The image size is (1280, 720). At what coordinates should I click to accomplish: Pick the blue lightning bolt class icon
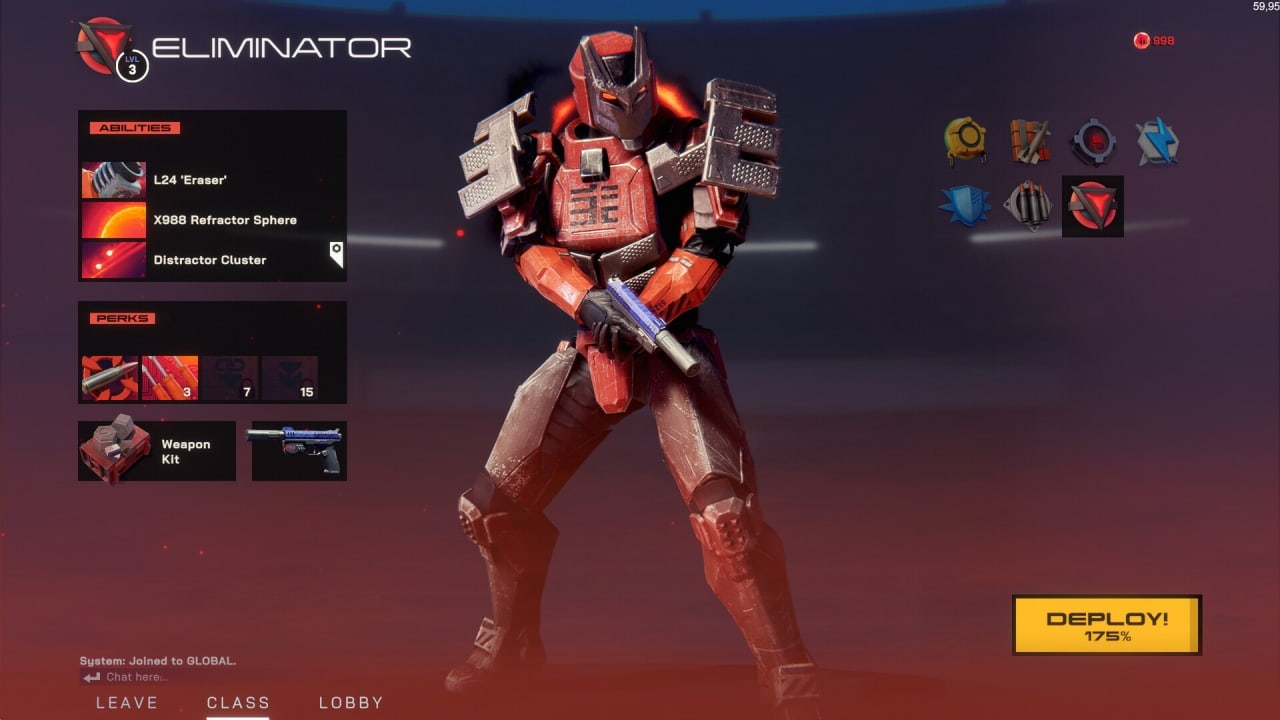[1157, 142]
